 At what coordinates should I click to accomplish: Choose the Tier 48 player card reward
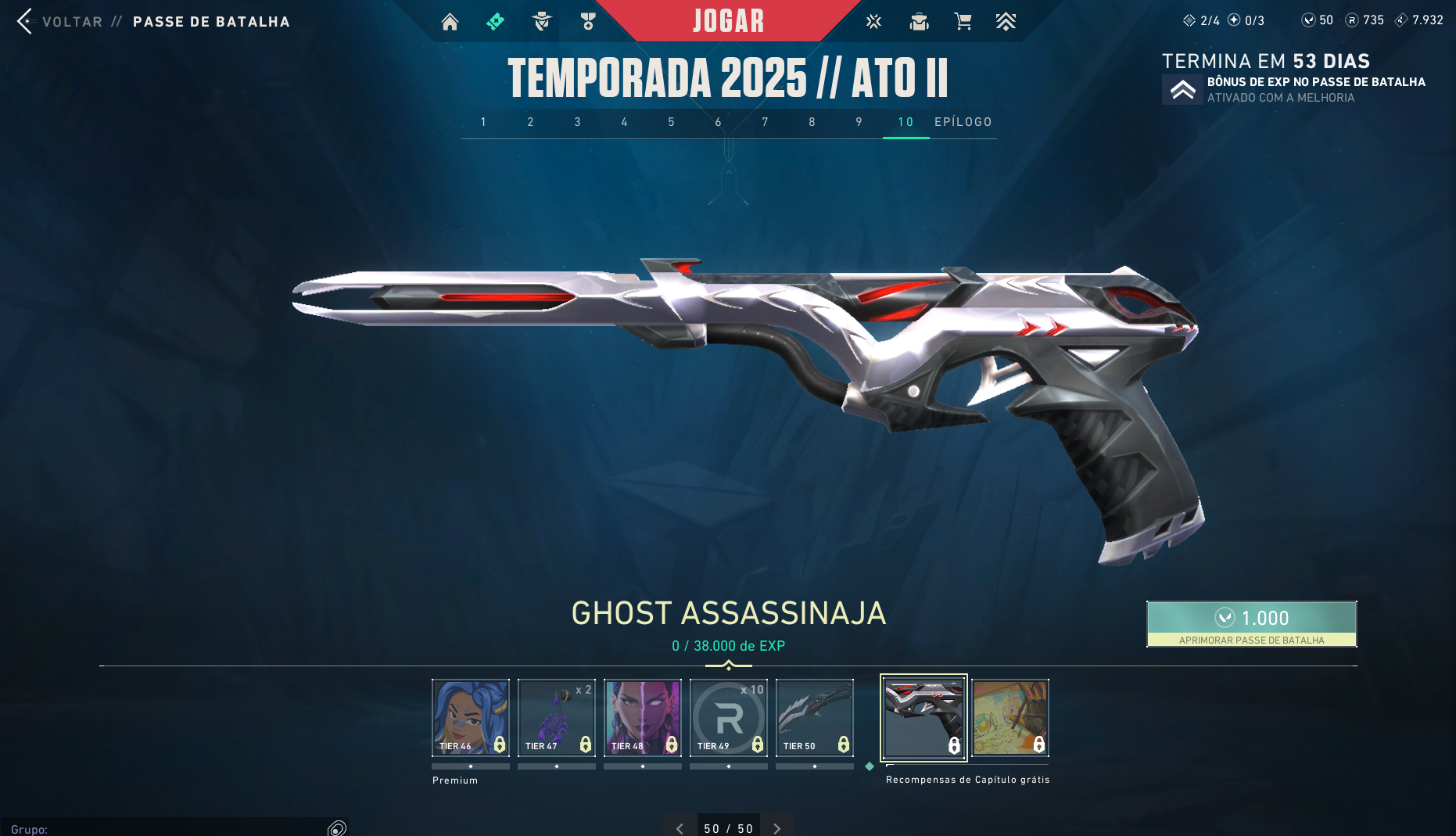(x=643, y=717)
